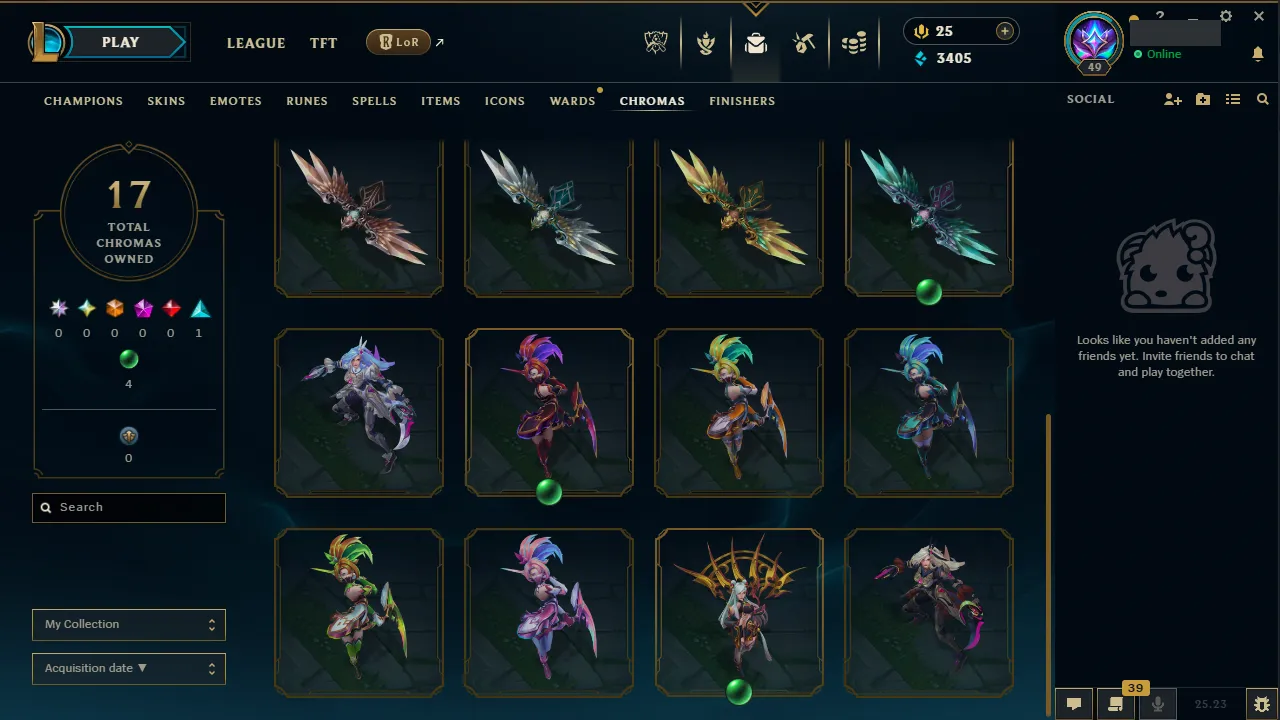Select TFT in the top menu
The width and height of the screenshot is (1280, 720).
[x=323, y=43]
